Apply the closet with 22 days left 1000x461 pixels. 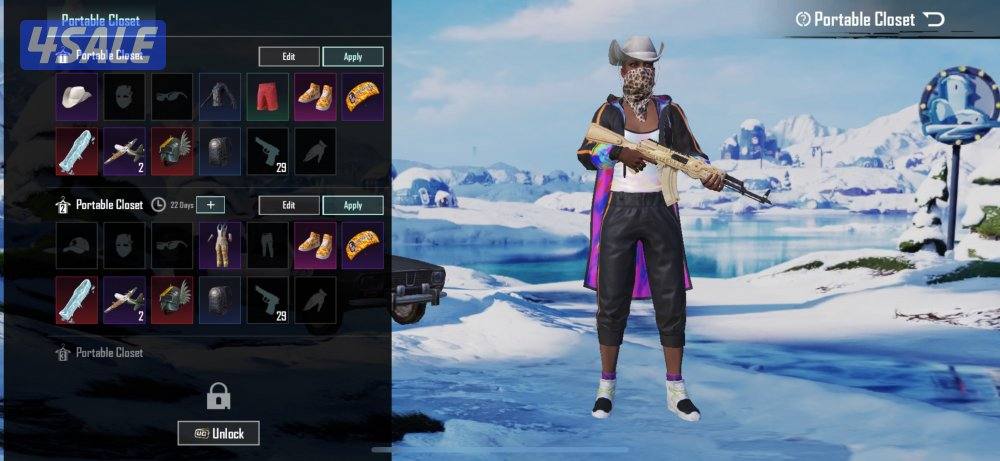tap(352, 205)
